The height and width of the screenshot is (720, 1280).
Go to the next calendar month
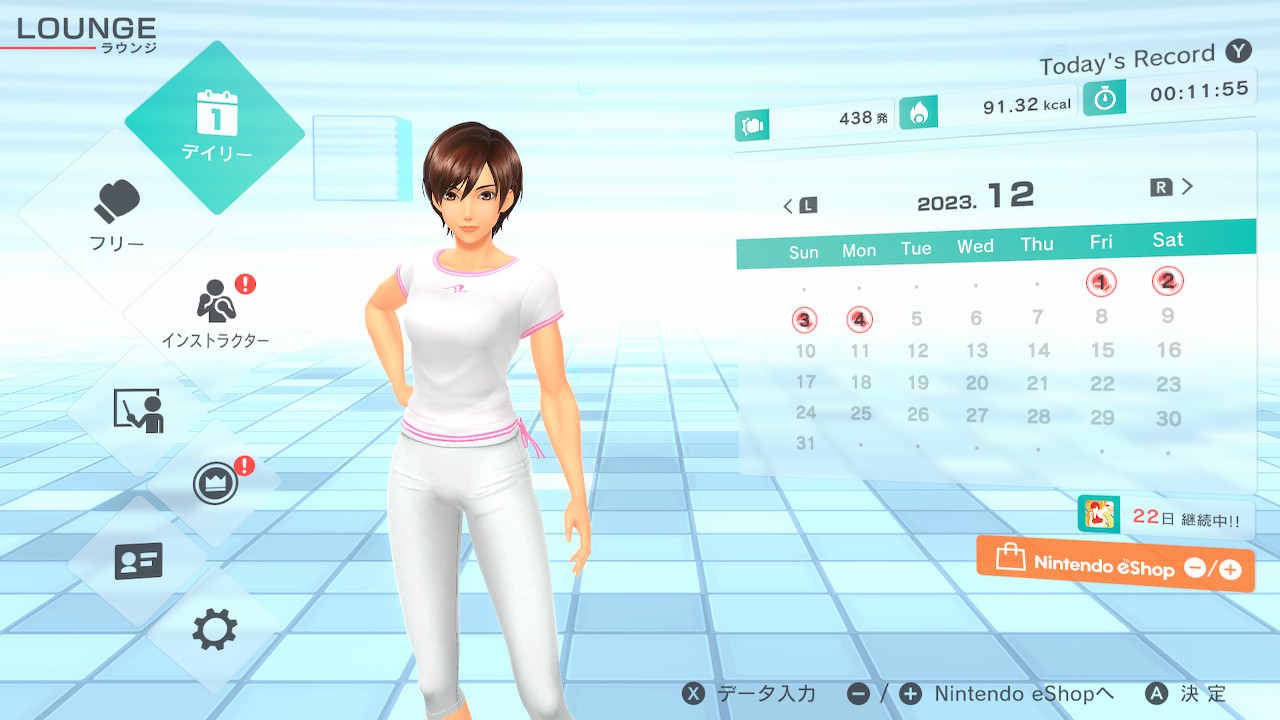click(x=1173, y=187)
